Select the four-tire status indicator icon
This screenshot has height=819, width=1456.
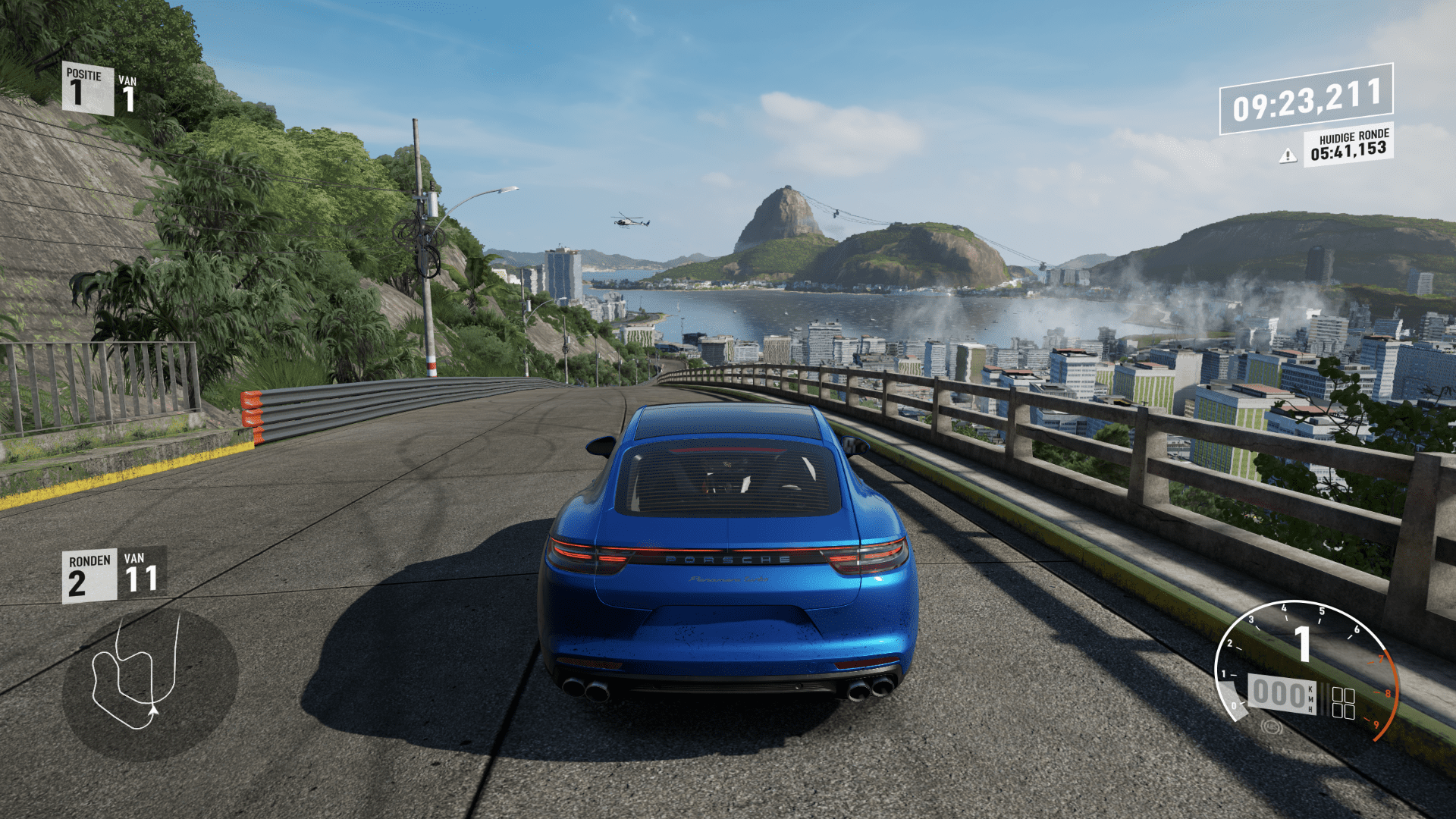click(x=1343, y=703)
